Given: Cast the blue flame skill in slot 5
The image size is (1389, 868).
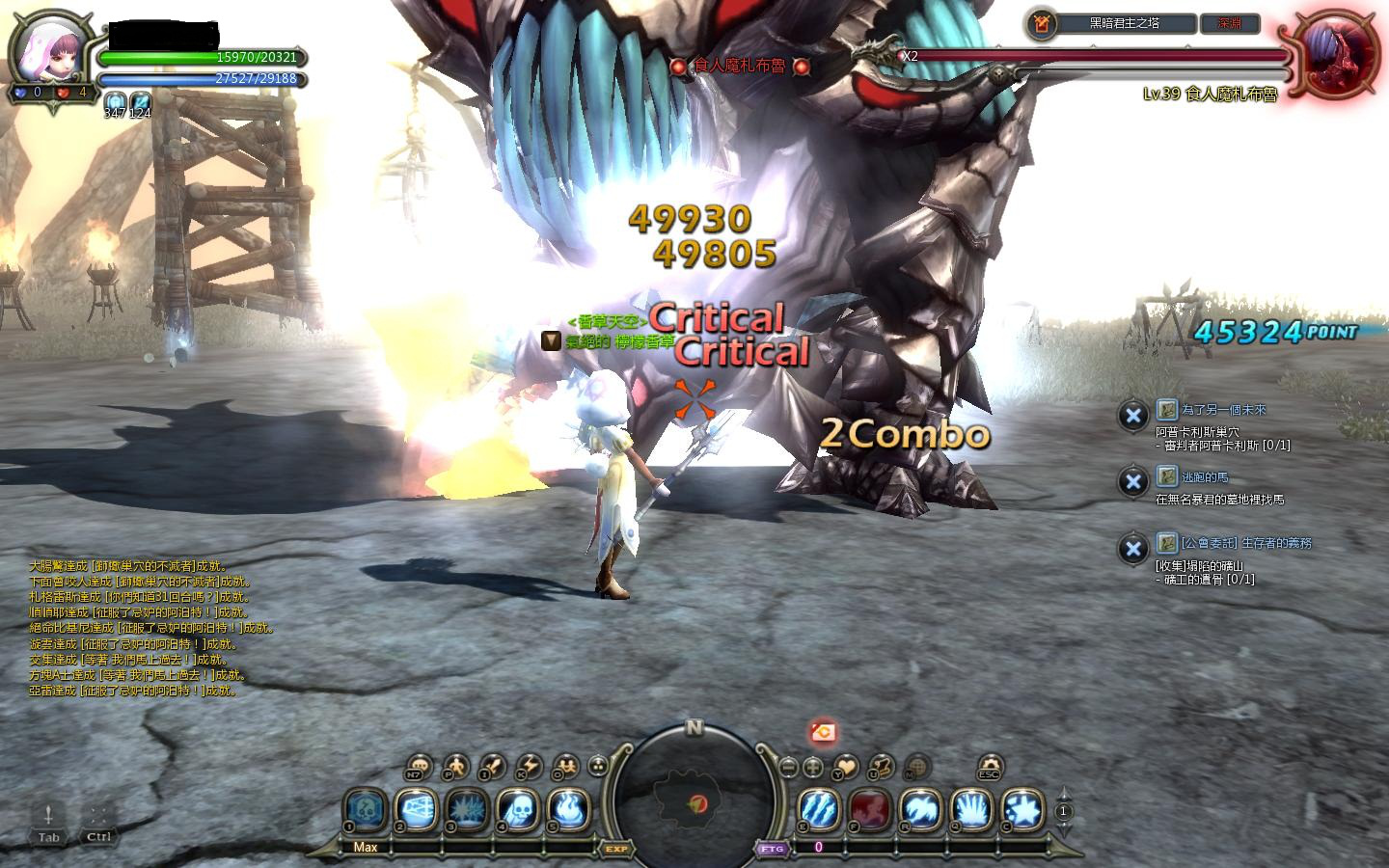Looking at the screenshot, I should (568, 809).
